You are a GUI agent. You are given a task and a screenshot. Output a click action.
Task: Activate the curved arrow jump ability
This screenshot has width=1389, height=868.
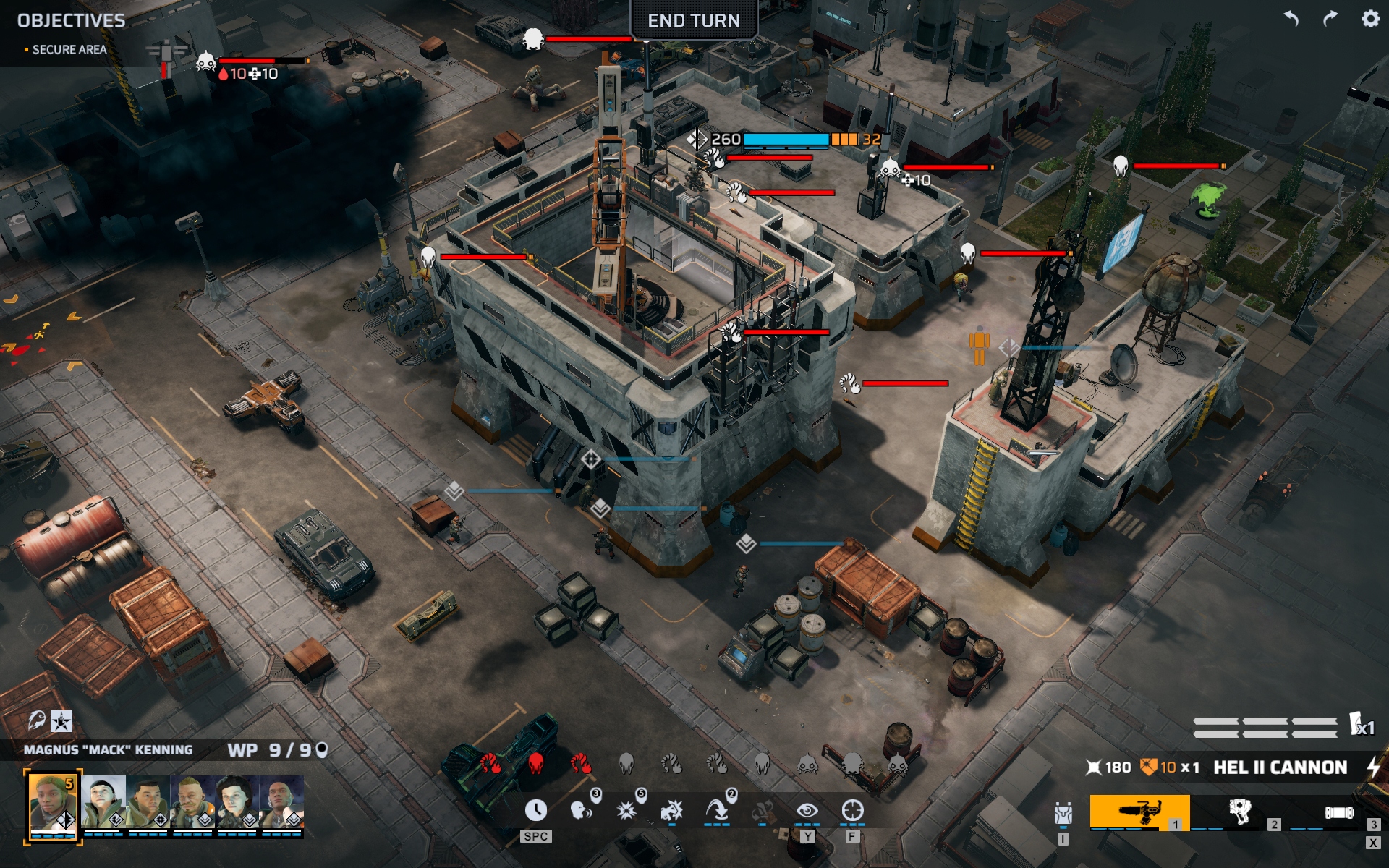[x=716, y=811]
